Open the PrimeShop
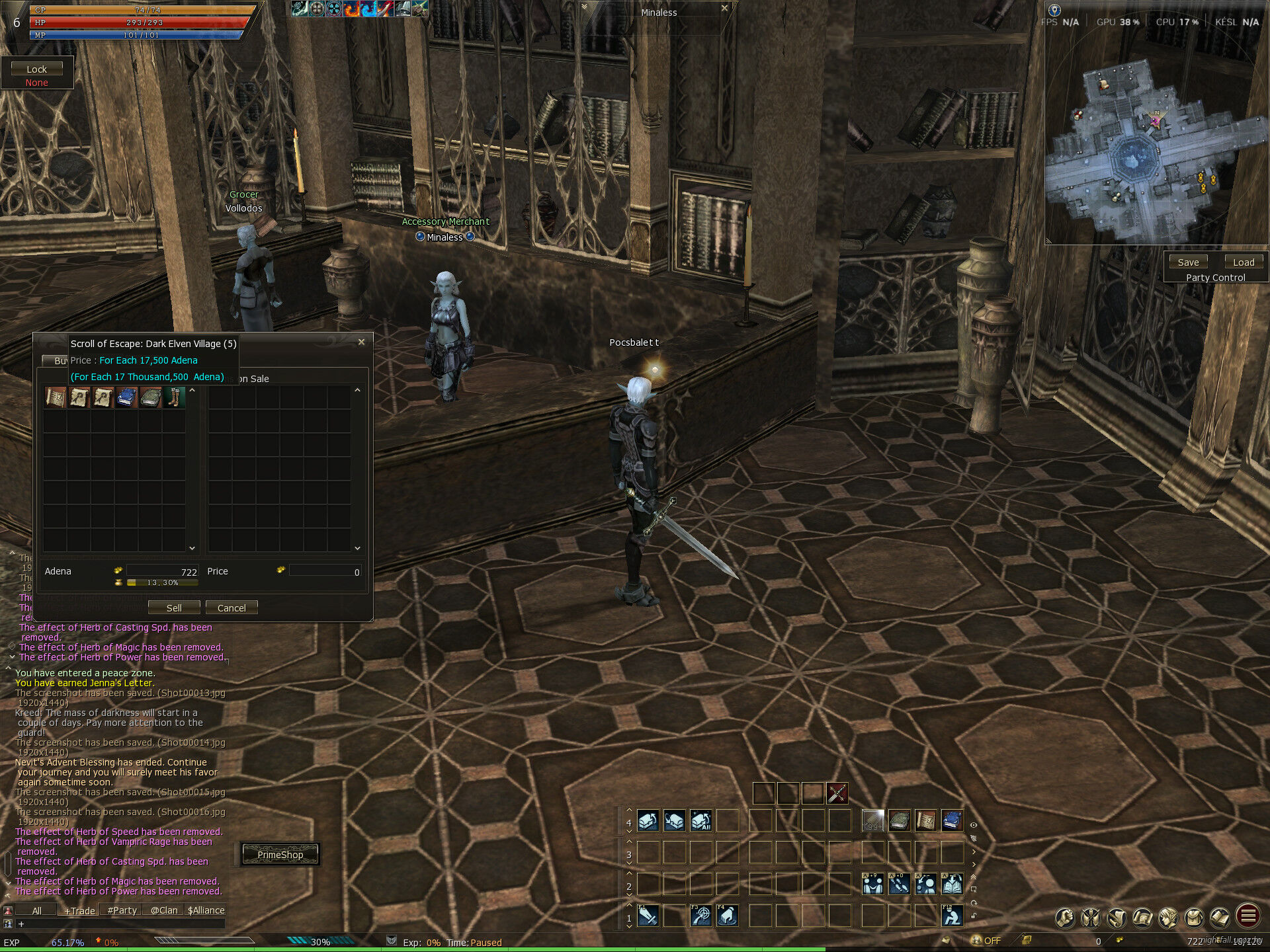This screenshot has height=952, width=1270. click(x=280, y=854)
